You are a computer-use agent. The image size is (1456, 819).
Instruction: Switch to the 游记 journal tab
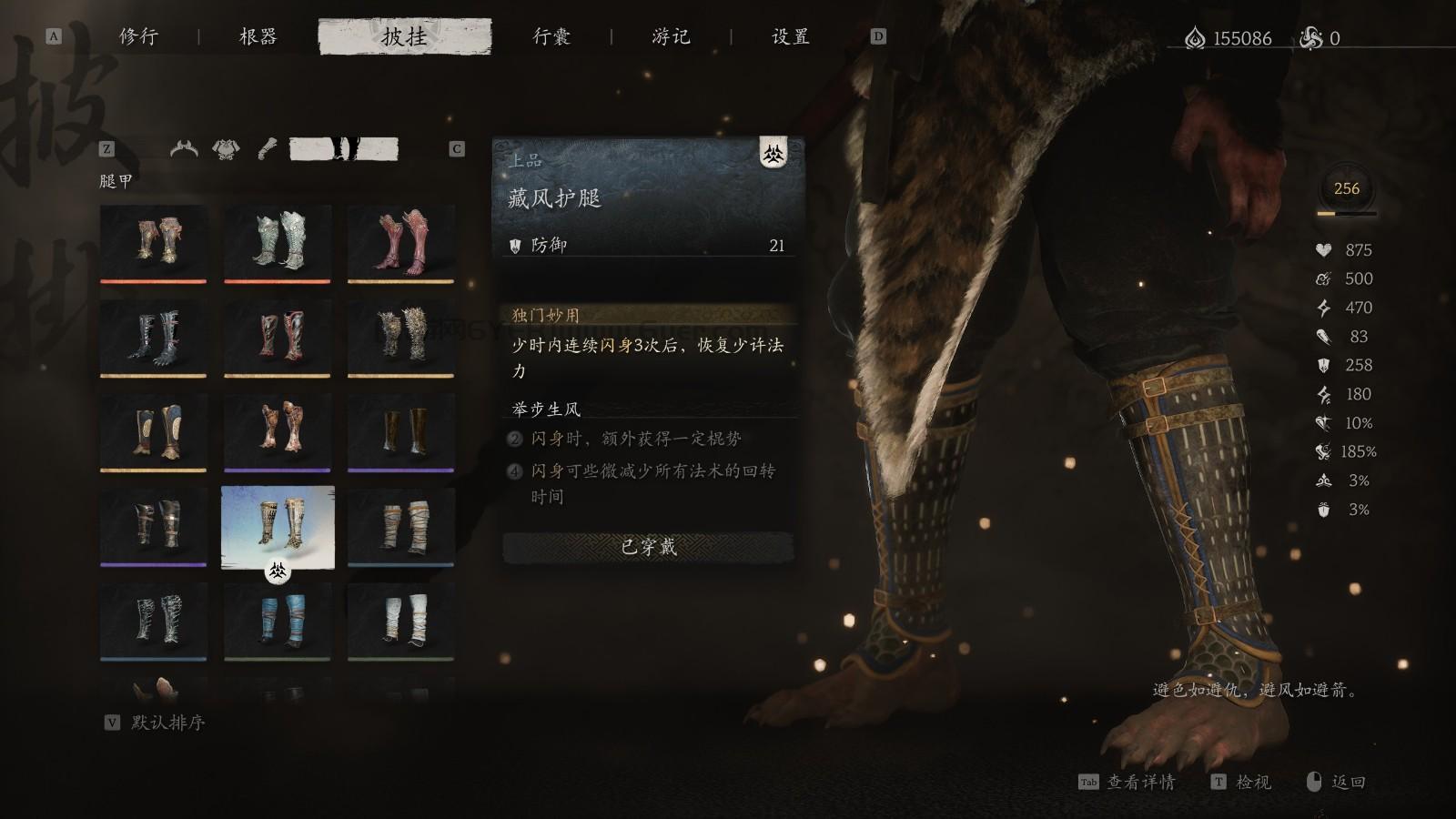pos(671,37)
